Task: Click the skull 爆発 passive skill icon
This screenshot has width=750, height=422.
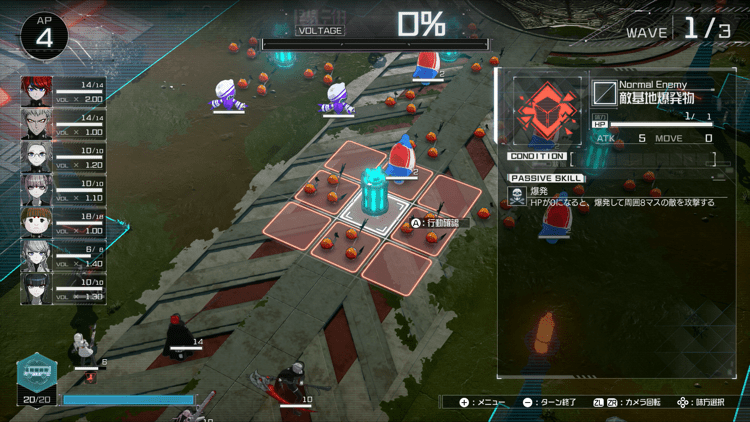Action: click(x=517, y=197)
